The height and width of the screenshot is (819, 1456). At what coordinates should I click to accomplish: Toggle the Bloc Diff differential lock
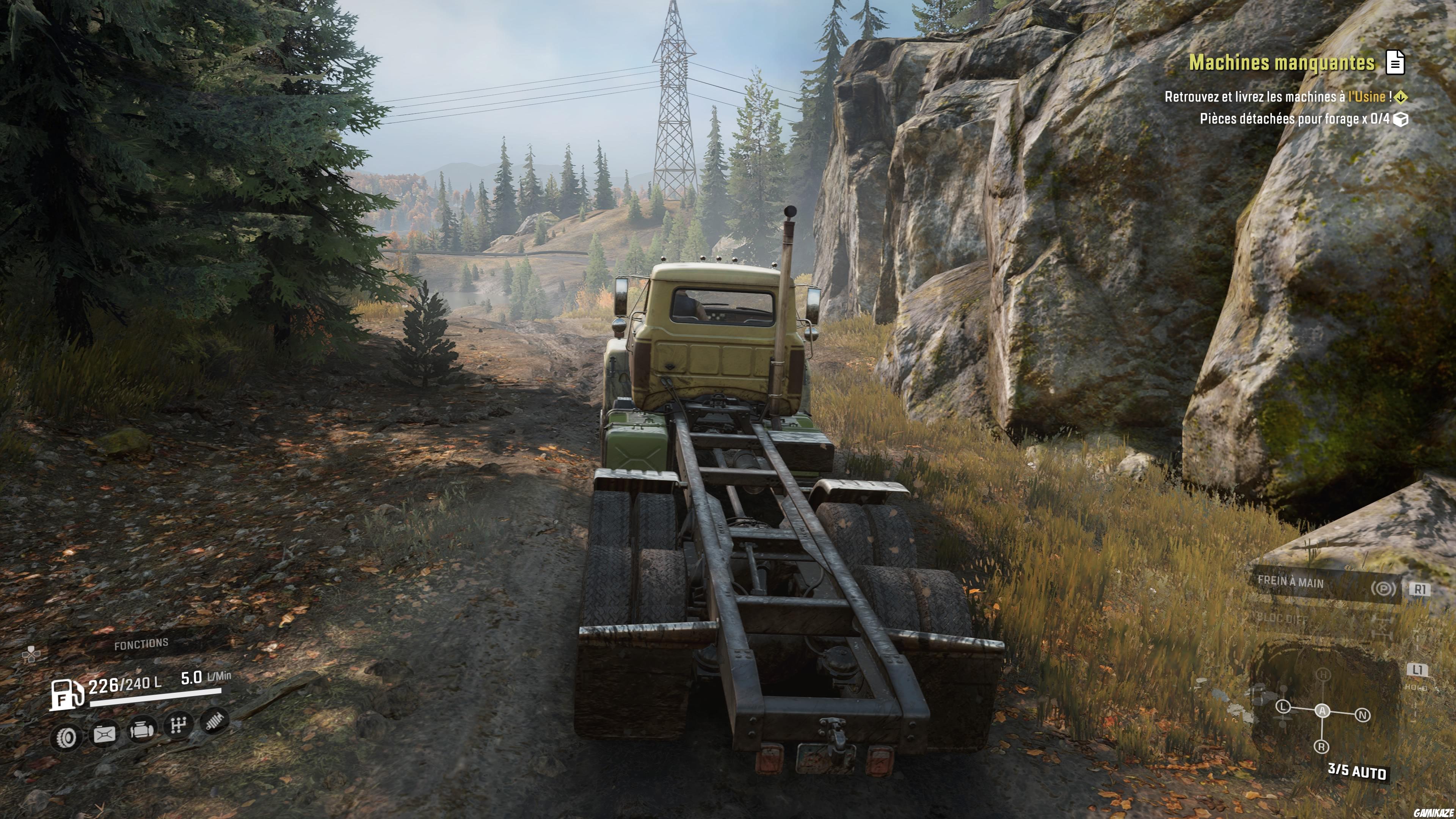coord(1282,618)
